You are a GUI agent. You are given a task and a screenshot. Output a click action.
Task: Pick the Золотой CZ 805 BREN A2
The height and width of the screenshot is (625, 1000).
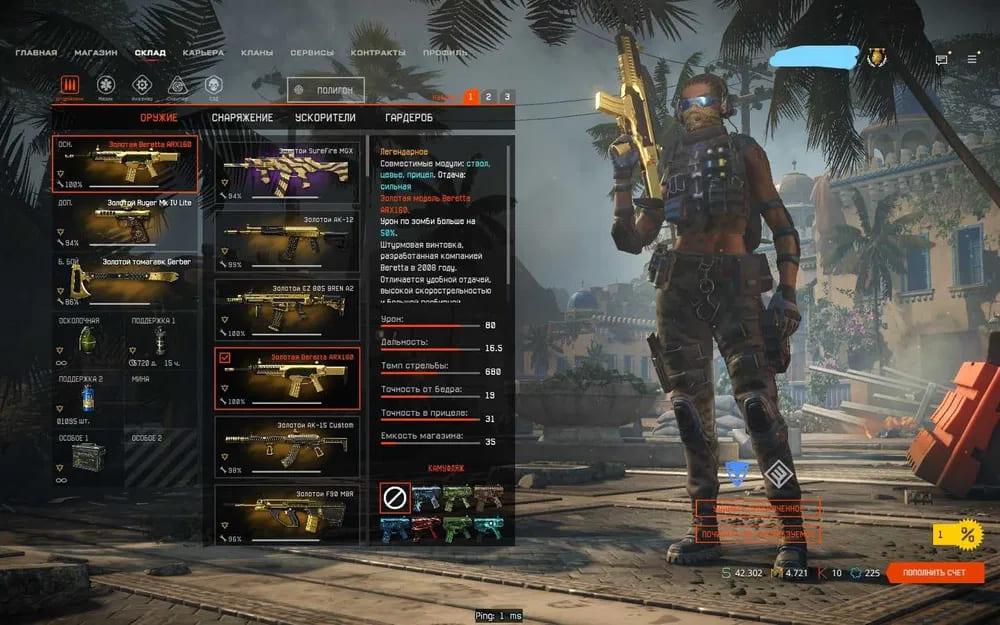(x=287, y=309)
